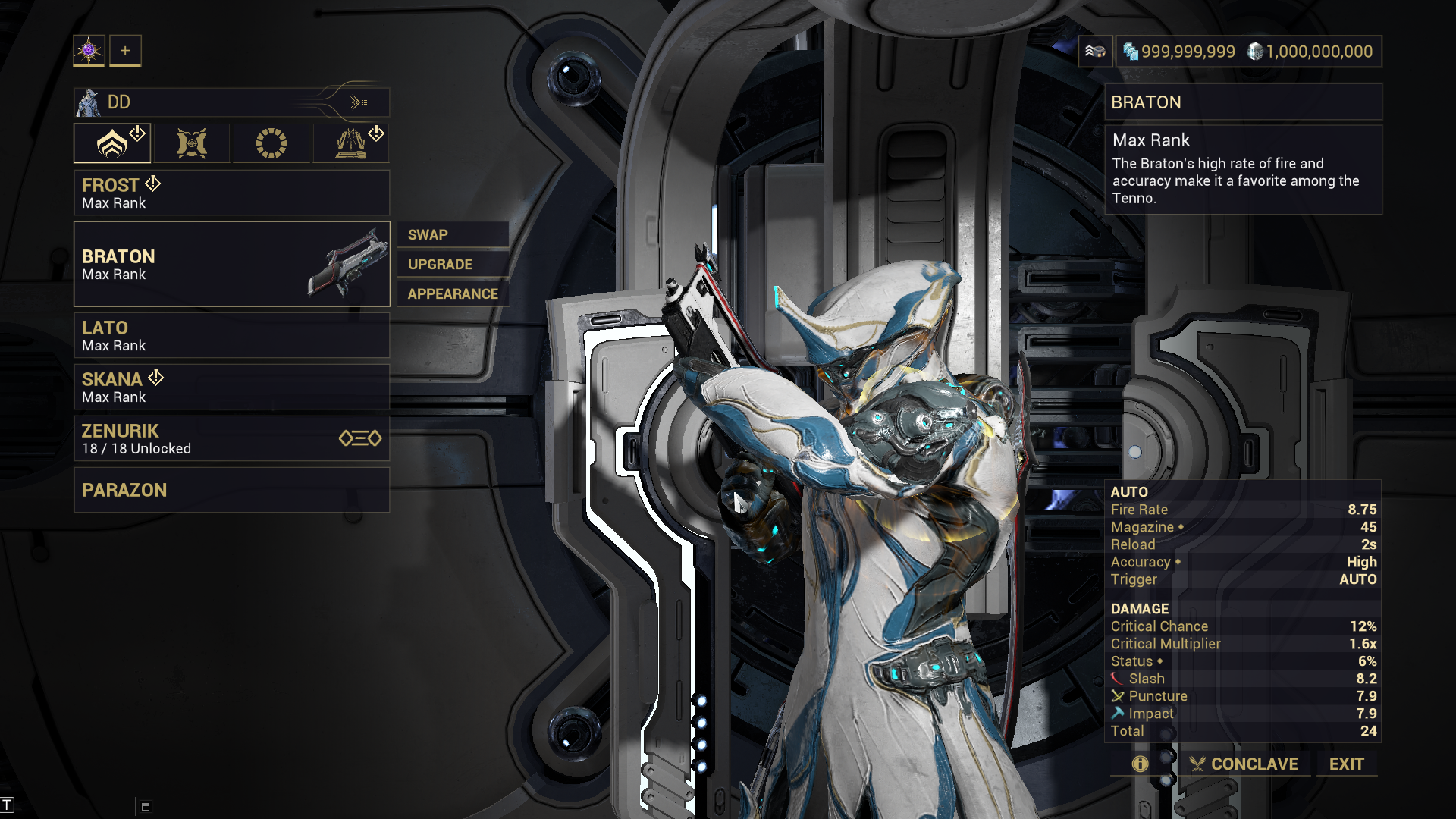Switch to the warframe equipment tab
The width and height of the screenshot is (1456, 819).
pyautogui.click(x=112, y=143)
